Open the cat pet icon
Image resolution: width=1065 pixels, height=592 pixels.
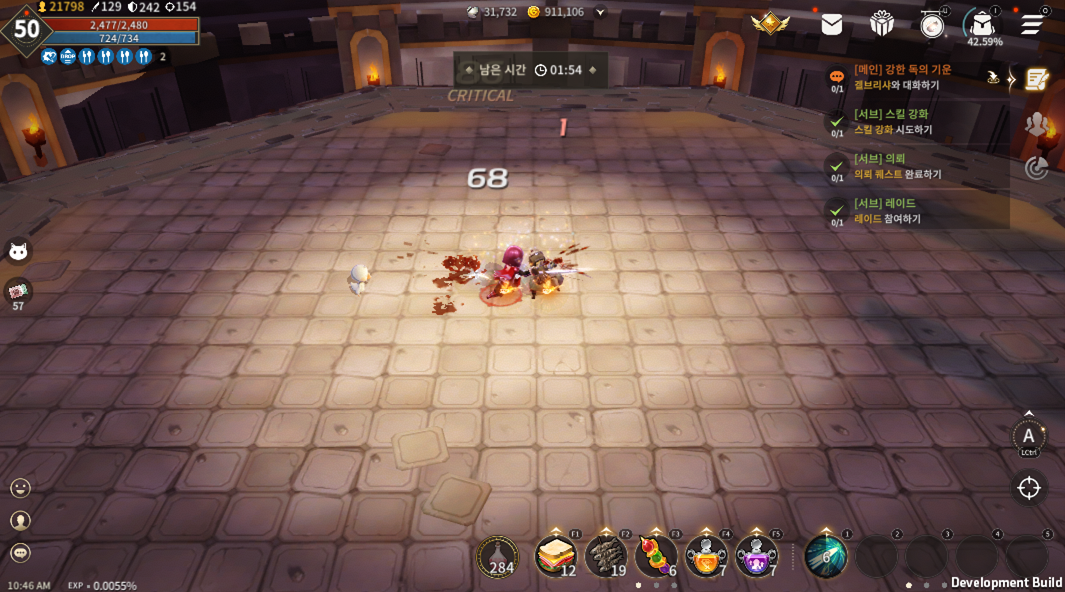pyautogui.click(x=18, y=251)
